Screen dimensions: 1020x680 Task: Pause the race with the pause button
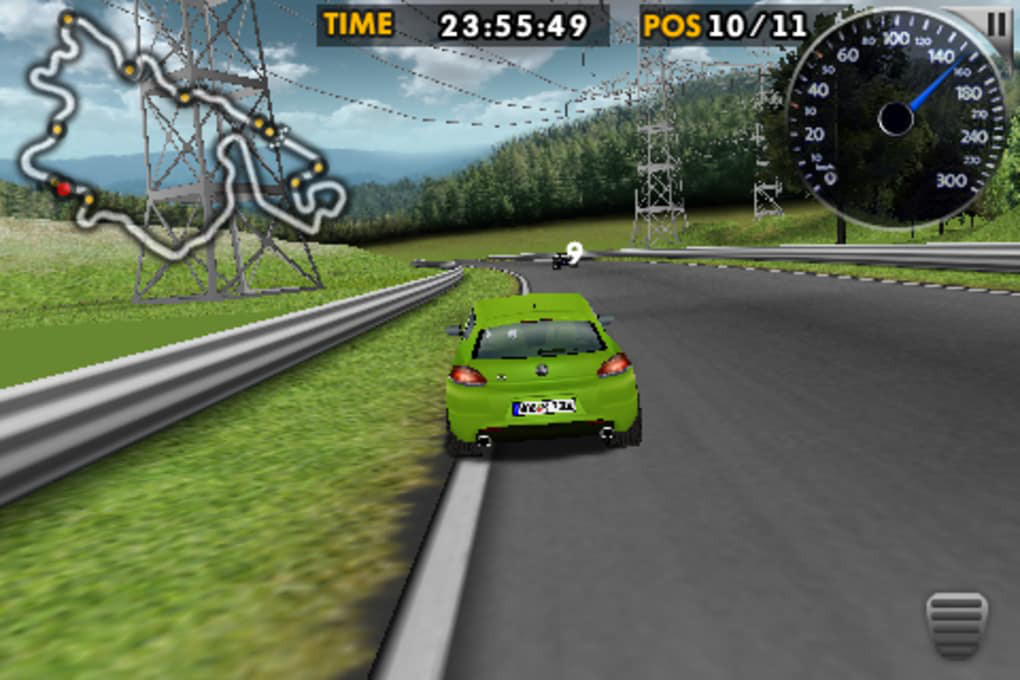point(997,24)
